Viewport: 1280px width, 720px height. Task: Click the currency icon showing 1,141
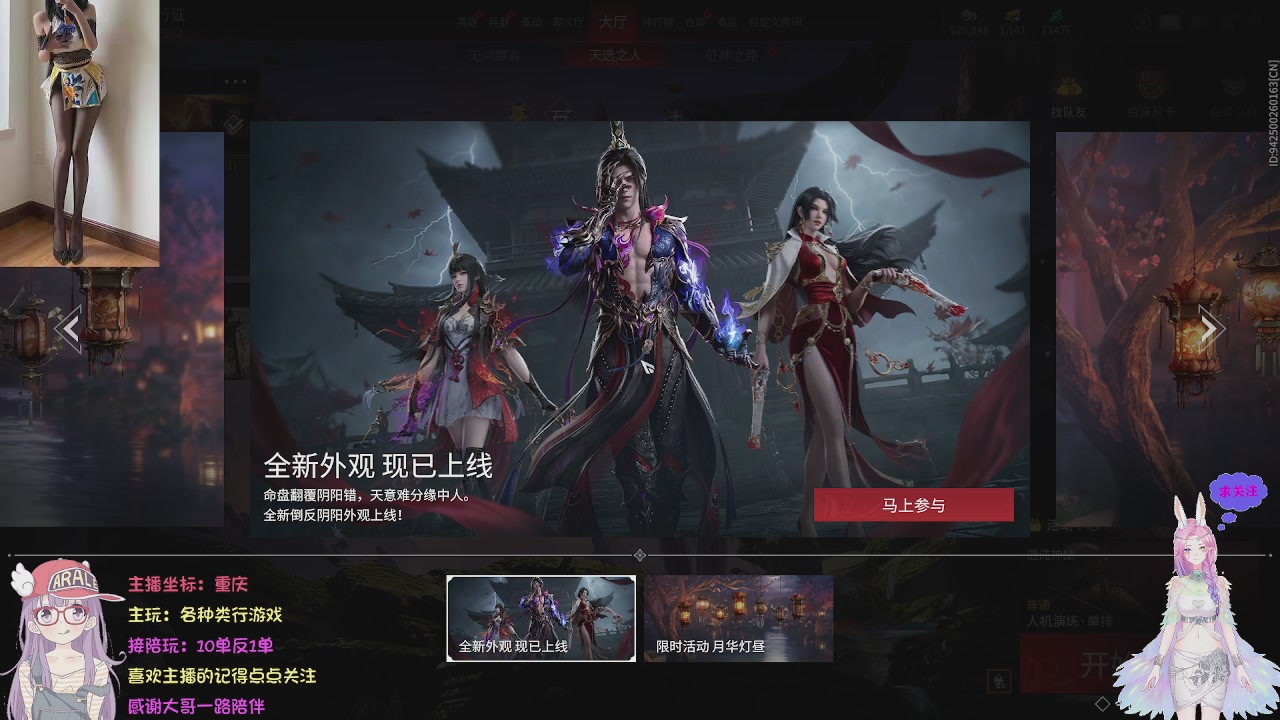[x=1013, y=14]
